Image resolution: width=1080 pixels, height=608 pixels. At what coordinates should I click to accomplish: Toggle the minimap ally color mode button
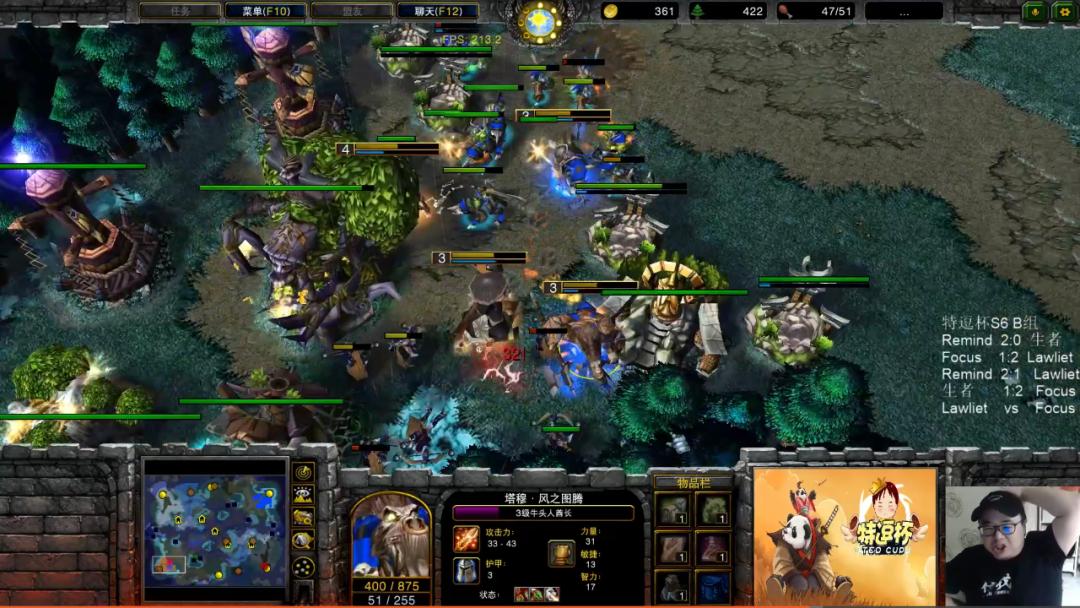click(304, 518)
